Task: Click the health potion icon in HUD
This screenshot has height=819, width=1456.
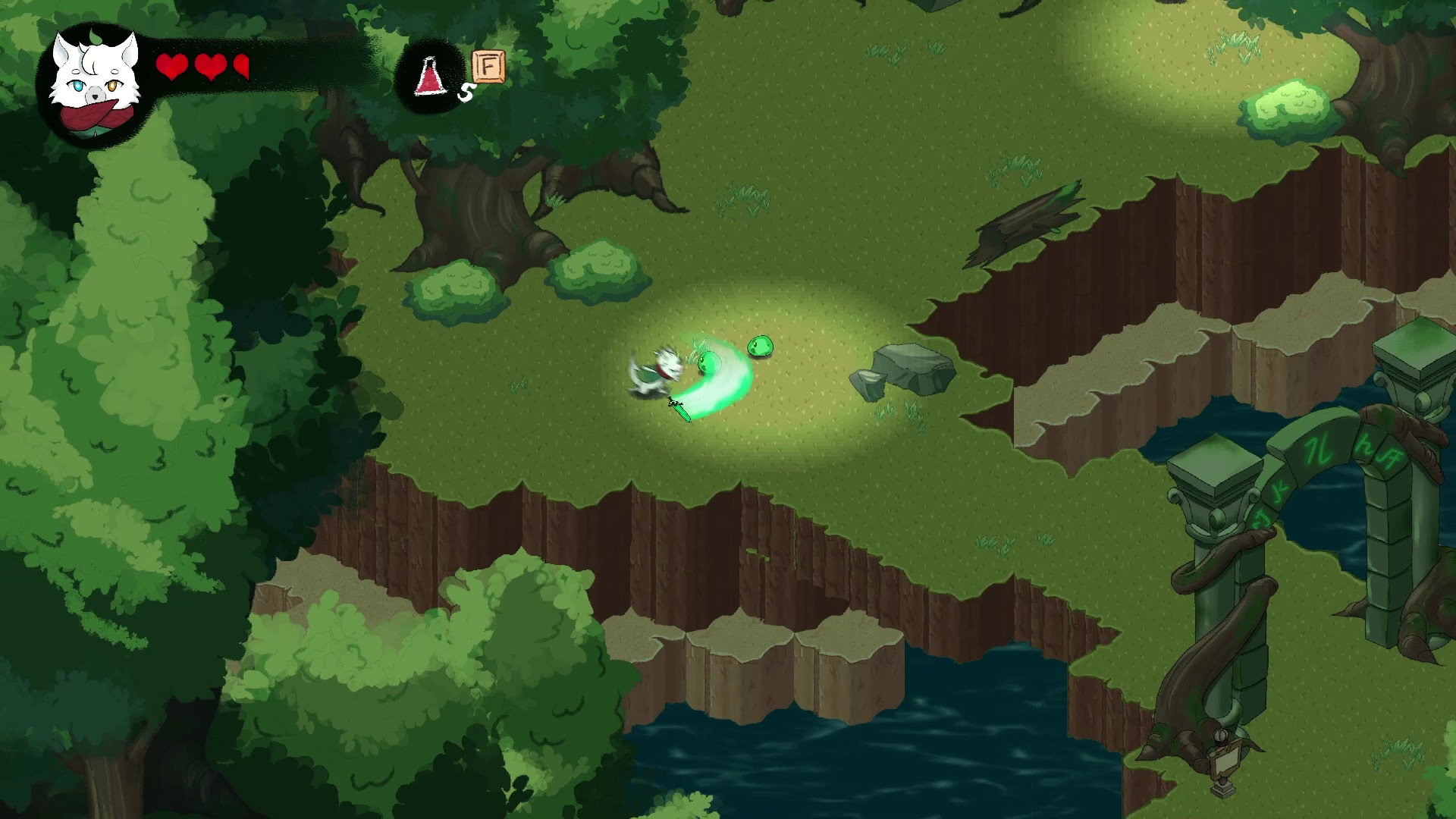Action: click(428, 76)
